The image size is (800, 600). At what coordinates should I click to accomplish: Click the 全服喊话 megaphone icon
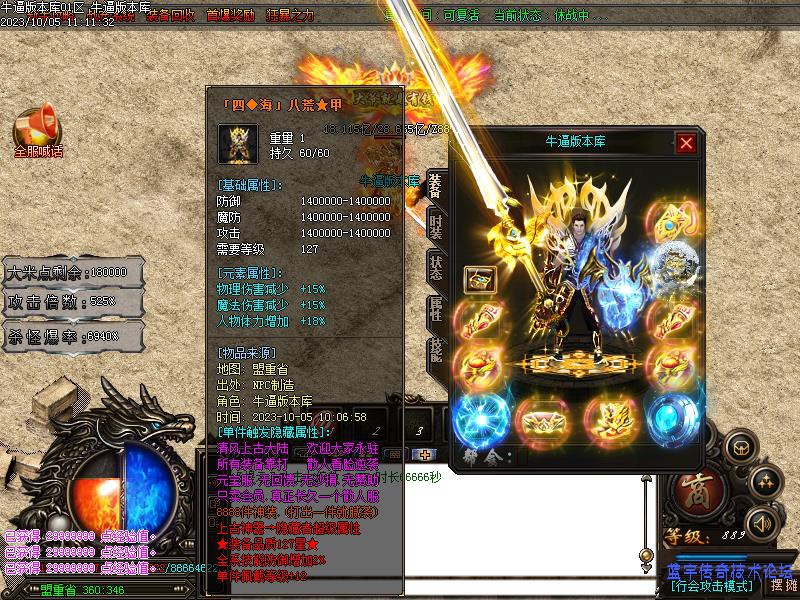pyautogui.click(x=37, y=134)
